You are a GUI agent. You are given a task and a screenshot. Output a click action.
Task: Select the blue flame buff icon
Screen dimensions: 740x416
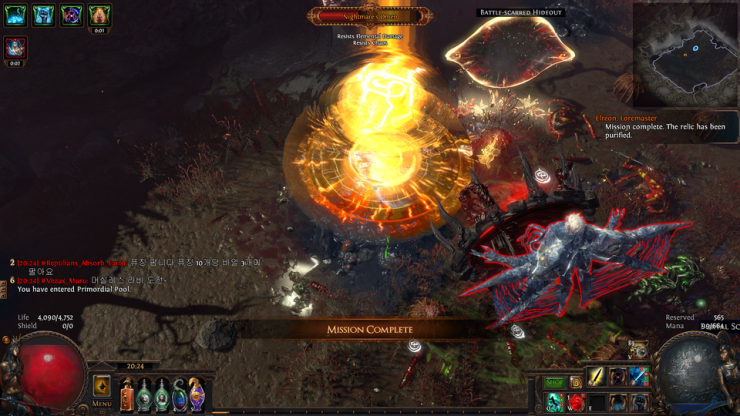(15, 15)
